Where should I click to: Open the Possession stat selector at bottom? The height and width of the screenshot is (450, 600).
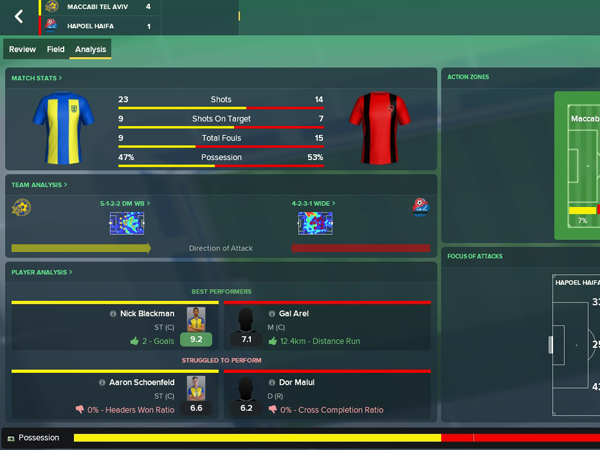pyautogui.click(x=35, y=438)
